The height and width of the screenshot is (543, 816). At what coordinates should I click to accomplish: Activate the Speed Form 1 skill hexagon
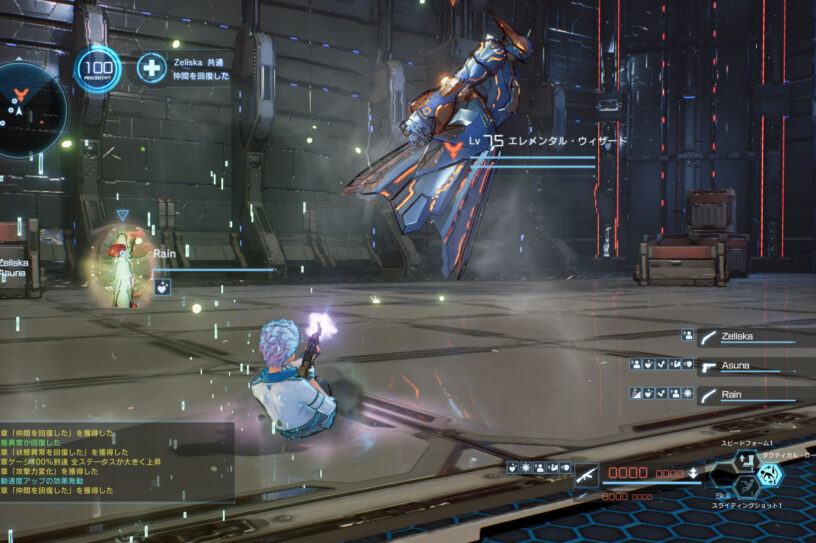746,460
